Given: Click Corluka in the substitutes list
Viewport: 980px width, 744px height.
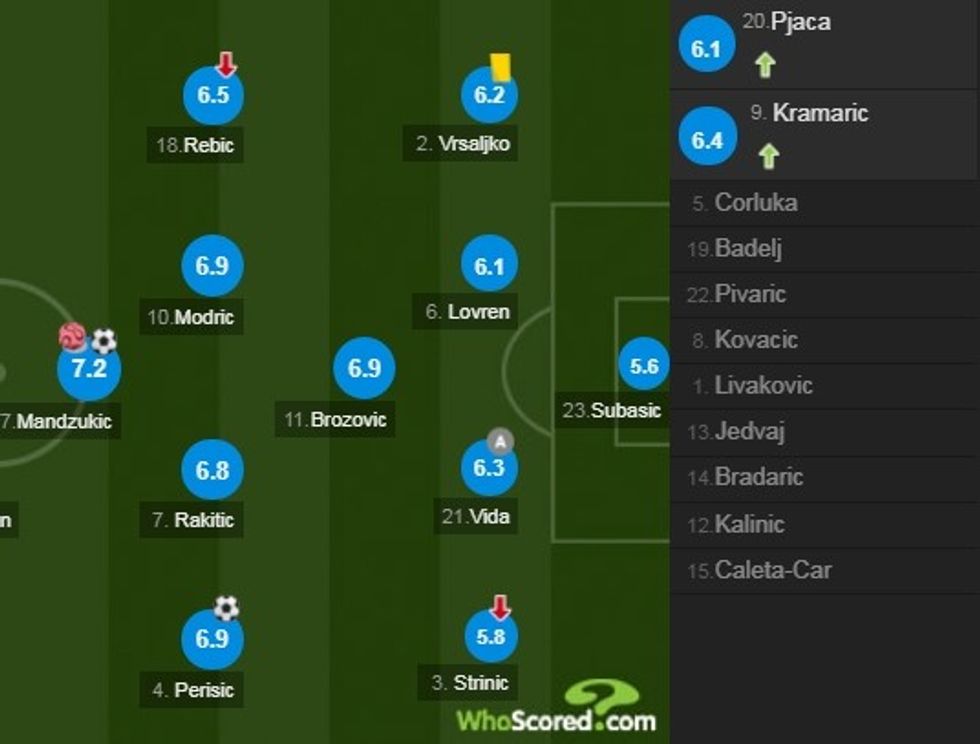Looking at the screenshot, I should click(755, 203).
